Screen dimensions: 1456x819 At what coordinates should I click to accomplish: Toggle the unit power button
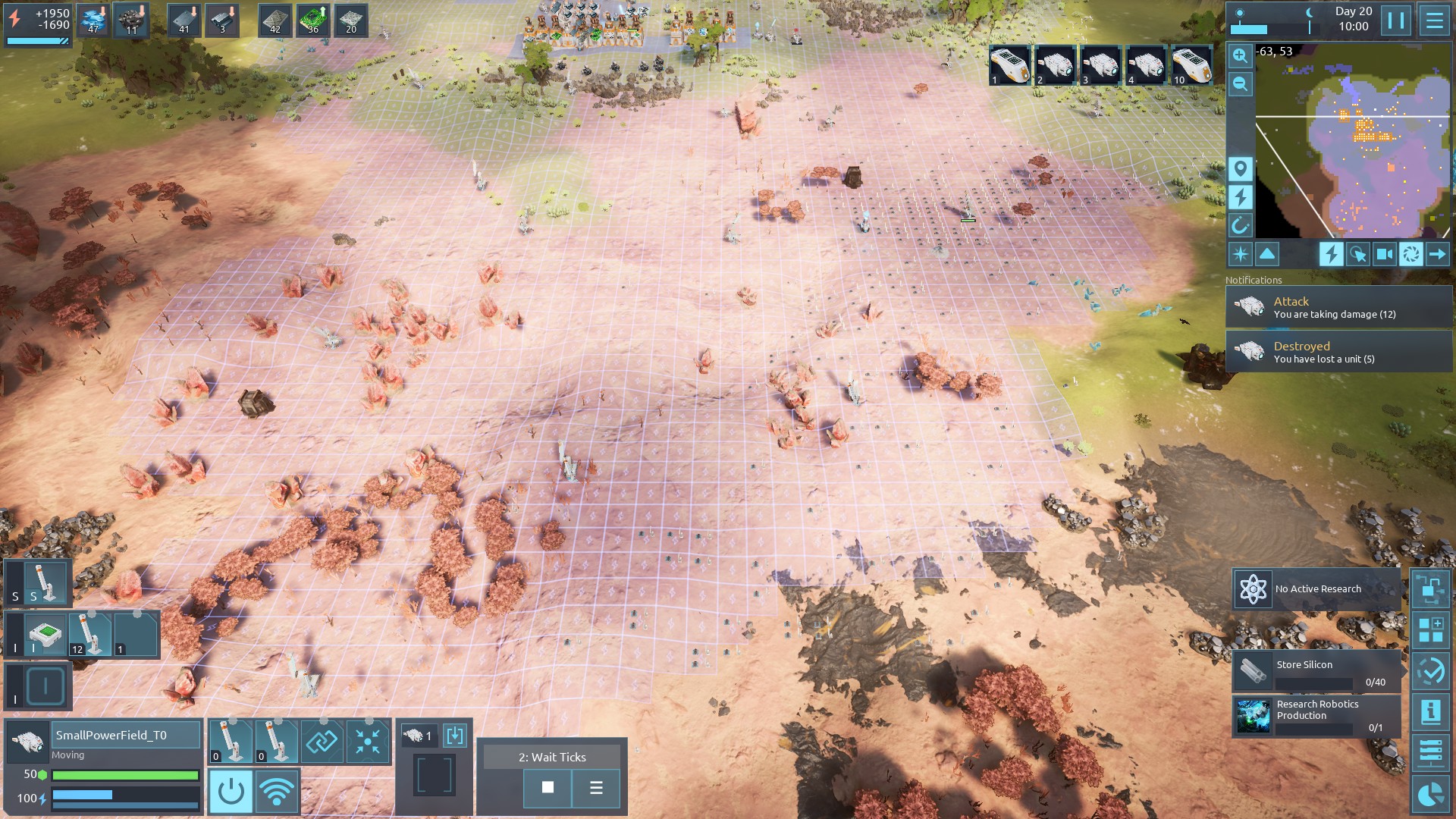pos(231,792)
